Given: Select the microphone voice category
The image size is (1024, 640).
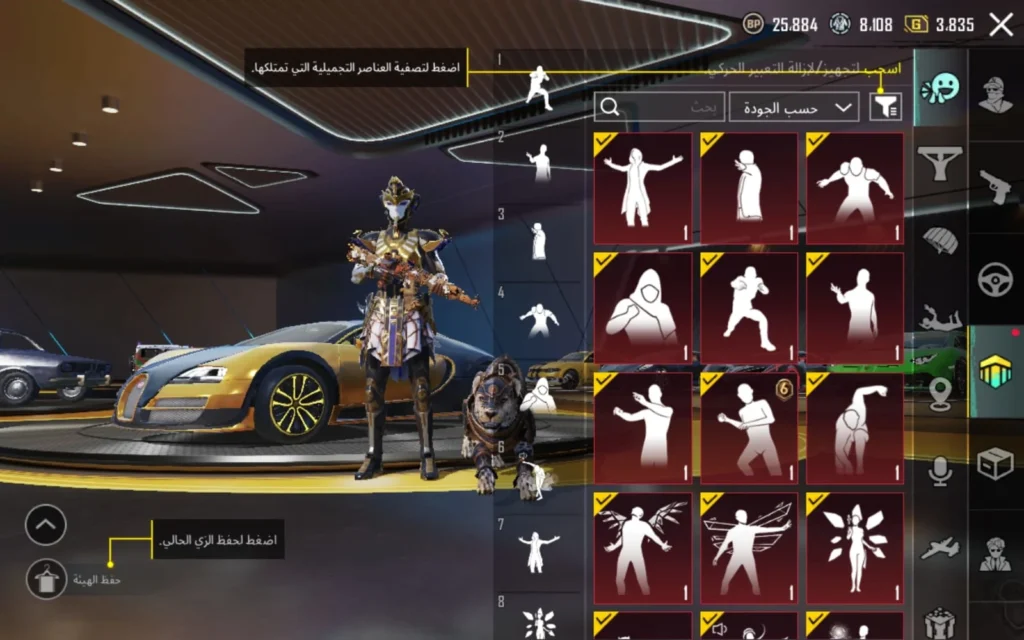Looking at the screenshot, I should coord(940,470).
